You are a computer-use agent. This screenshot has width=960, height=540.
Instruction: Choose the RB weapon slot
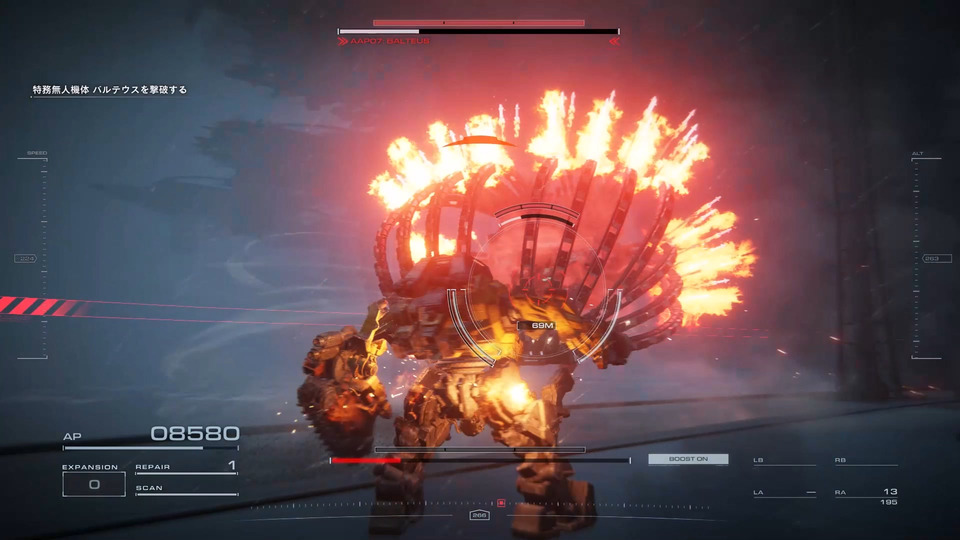(865, 461)
